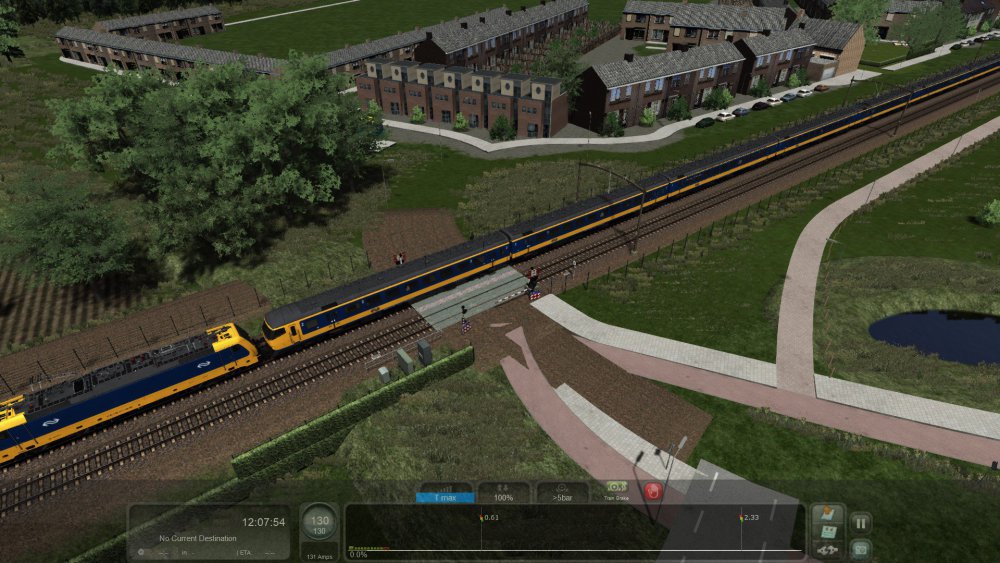This screenshot has height=563, width=1000.
Task: Activate the red emergency stop button
Action: click(x=653, y=491)
